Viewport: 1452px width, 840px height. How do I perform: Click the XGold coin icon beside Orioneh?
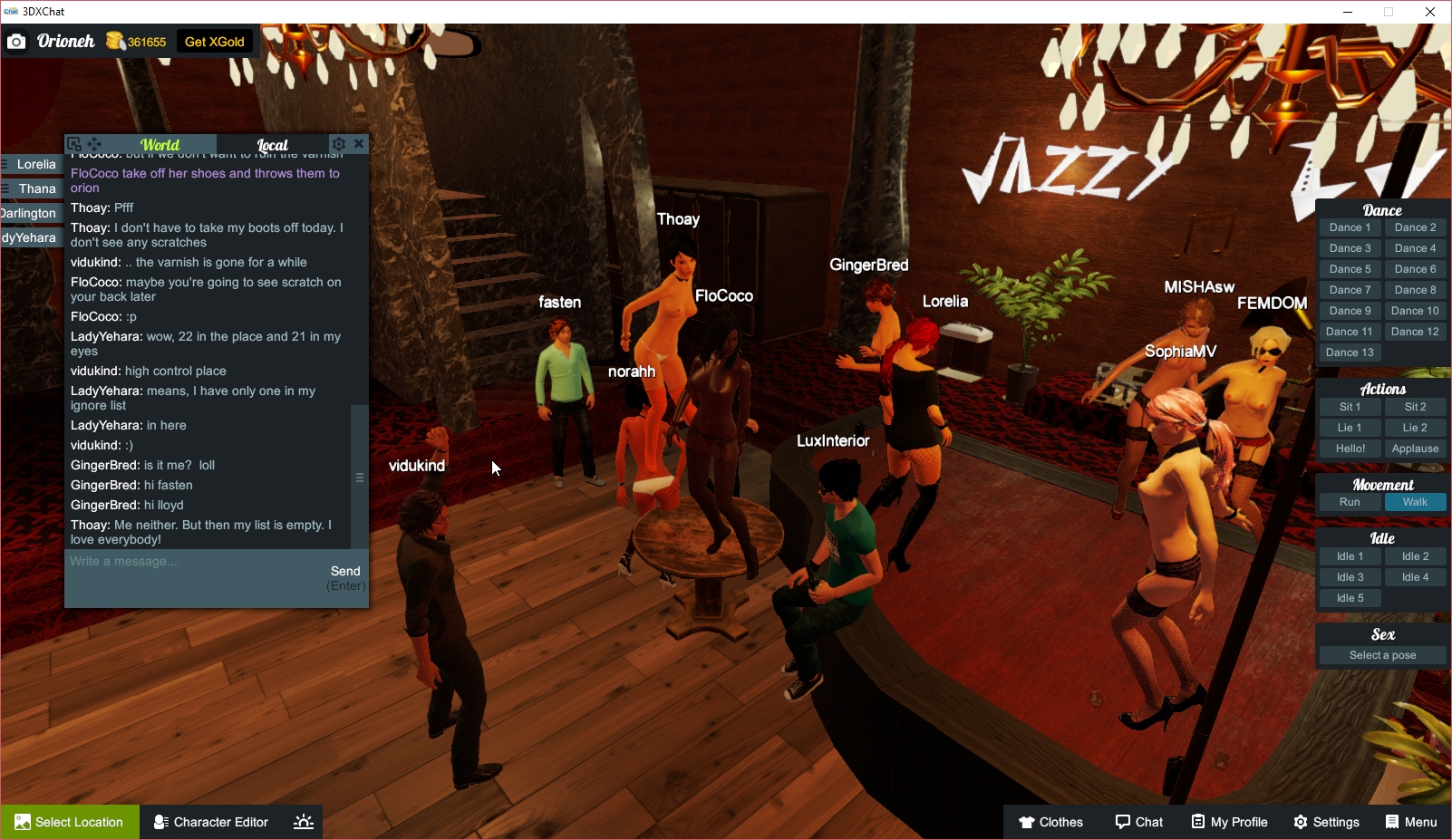tap(113, 41)
